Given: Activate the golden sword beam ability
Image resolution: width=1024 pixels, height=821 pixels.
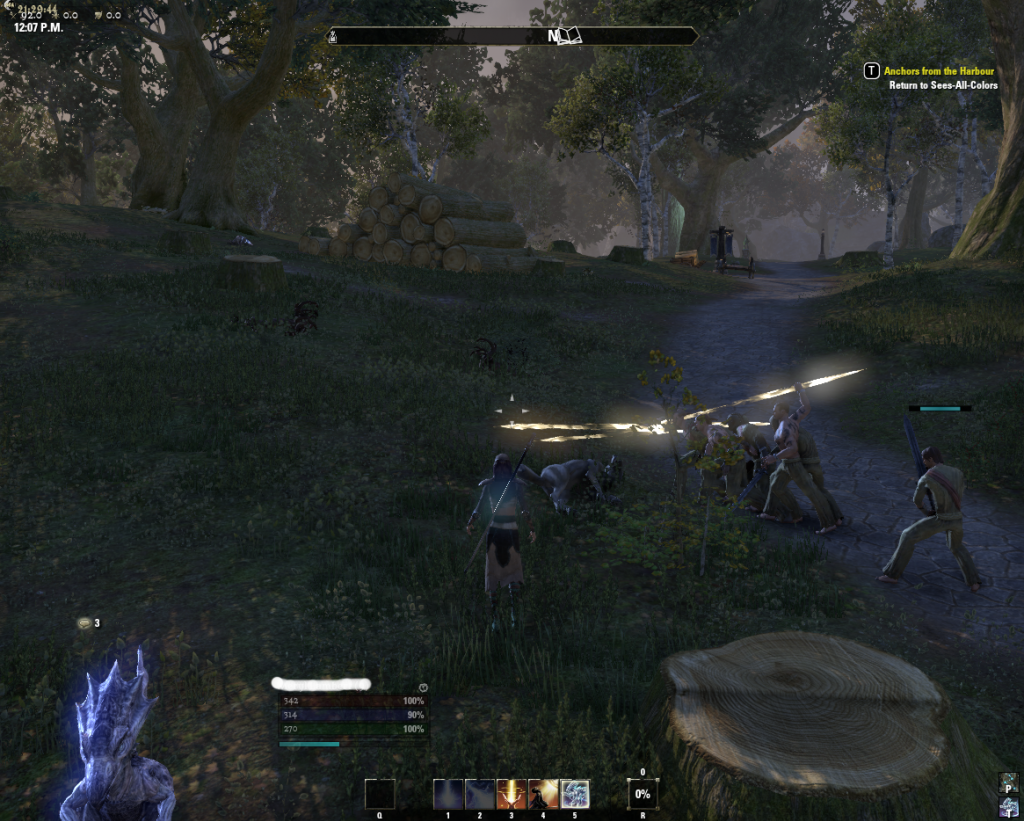Looking at the screenshot, I should [511, 794].
